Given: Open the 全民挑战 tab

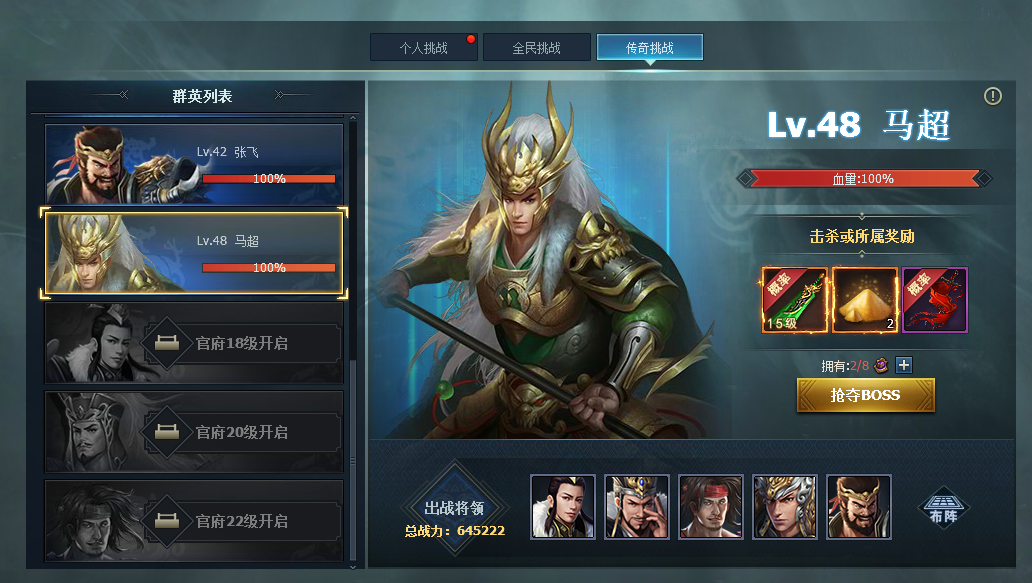Looking at the screenshot, I should click(536, 47).
